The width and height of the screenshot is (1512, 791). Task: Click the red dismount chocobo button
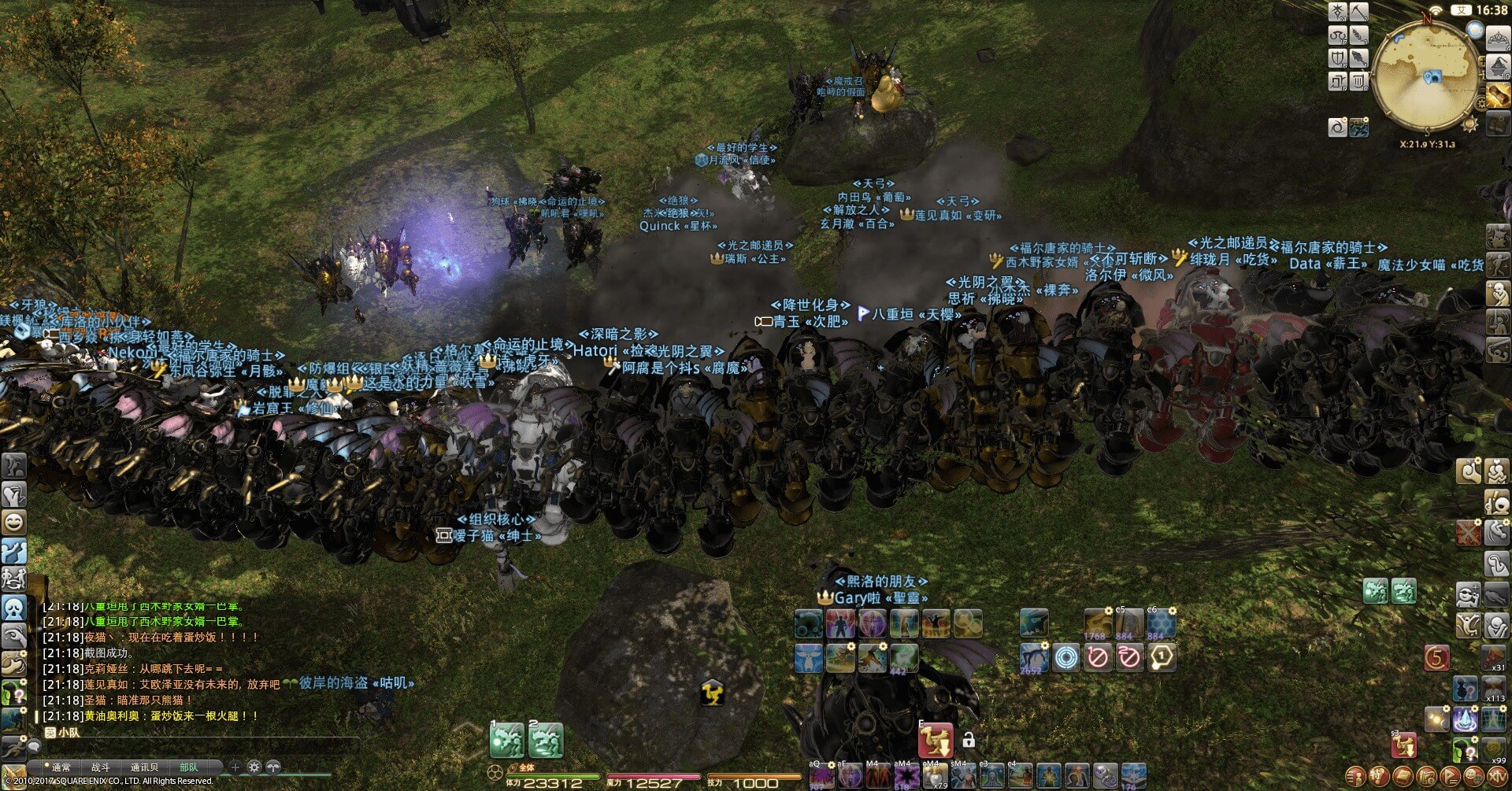coord(936,740)
